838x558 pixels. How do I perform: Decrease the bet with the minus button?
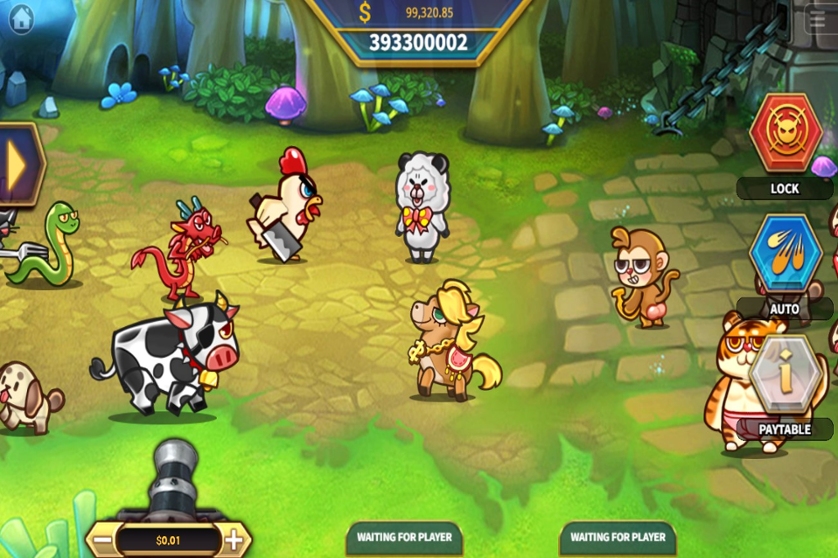tap(104, 541)
